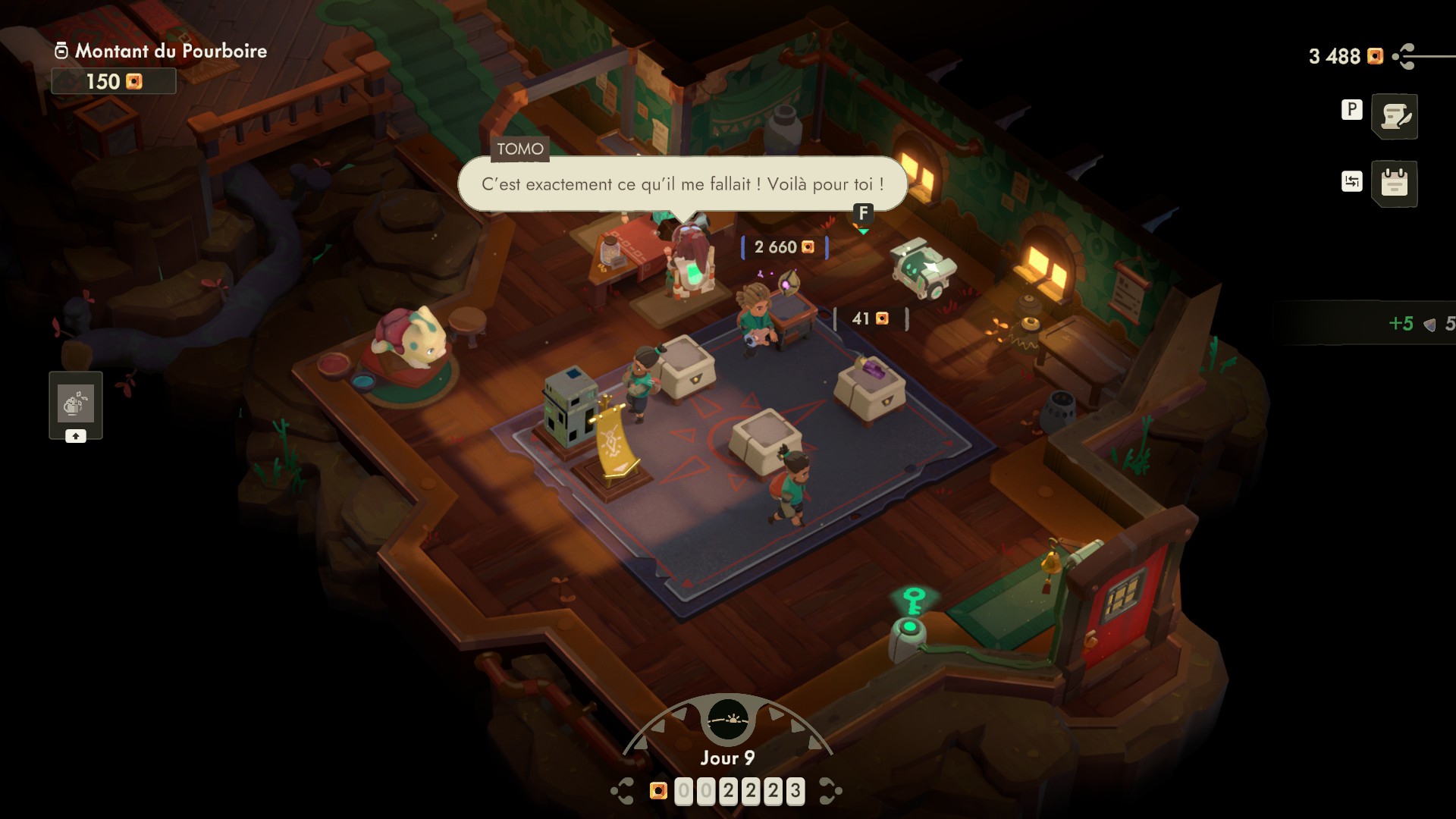The width and height of the screenshot is (1456, 819).
Task: Select the 41 price tag
Action: click(x=870, y=318)
